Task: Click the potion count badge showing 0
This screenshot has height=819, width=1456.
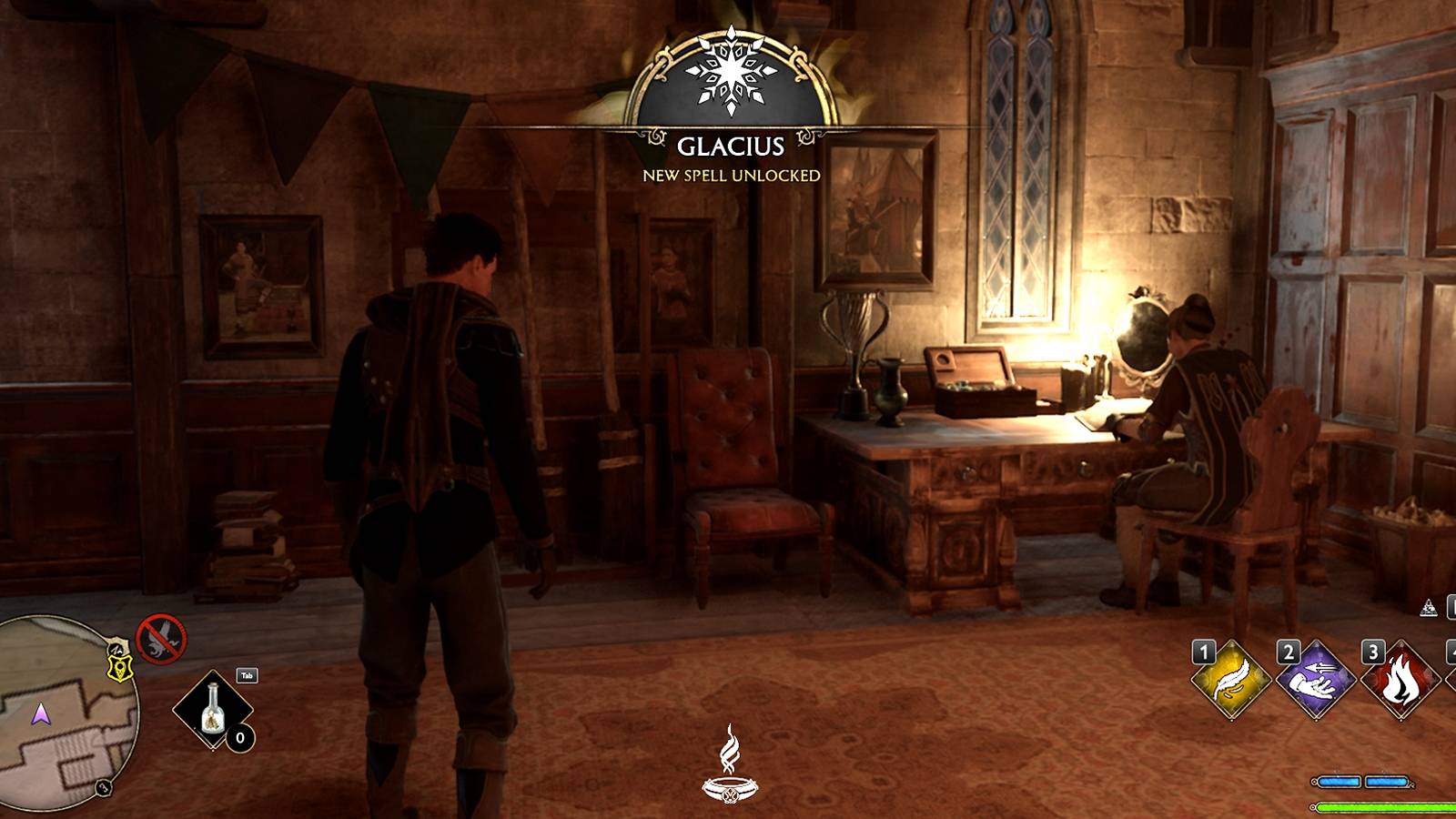Action: coord(239,737)
